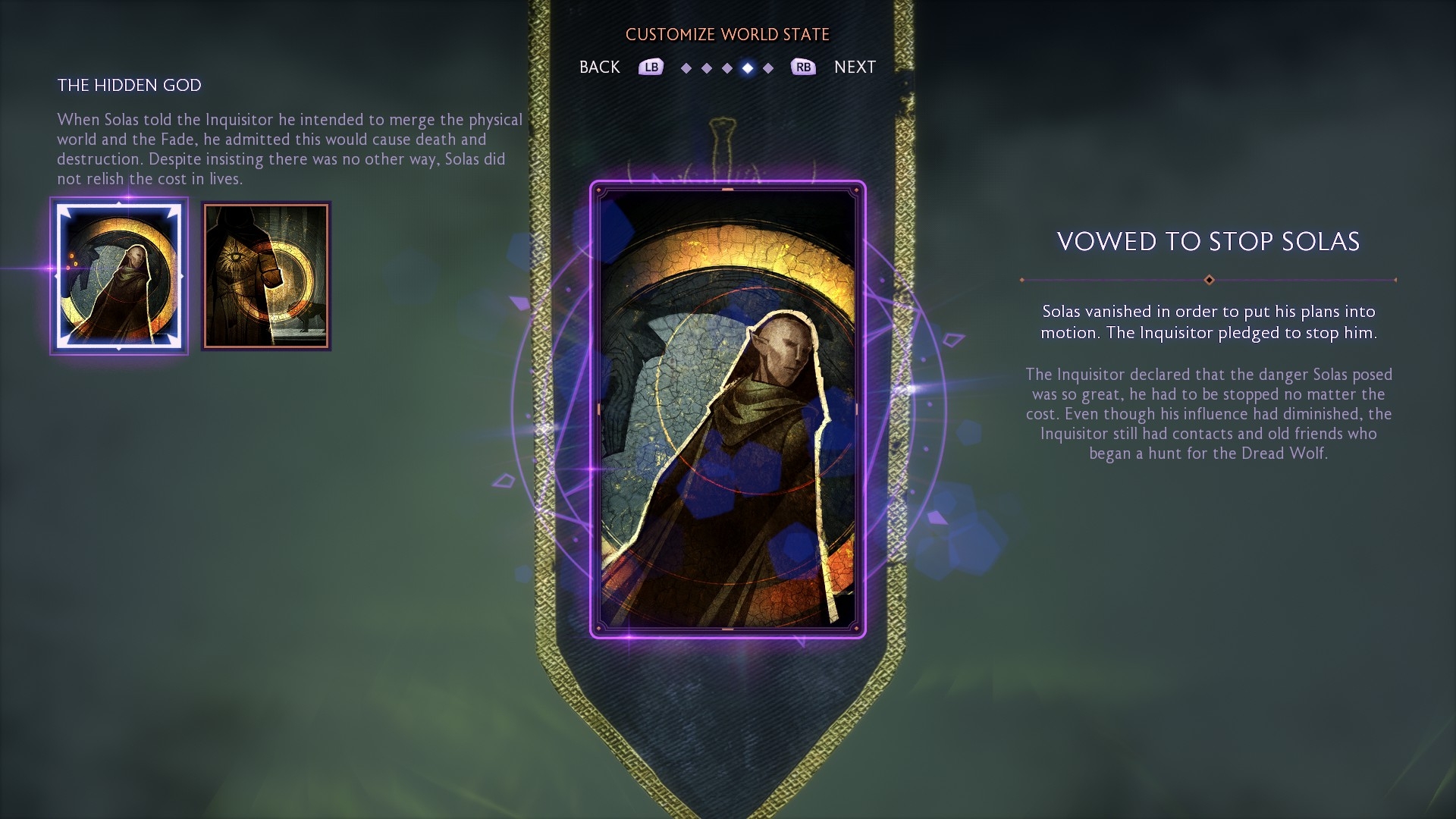The height and width of the screenshot is (819, 1456).
Task: Switch selection to the second Hidden God outcome
Action: 265,276
